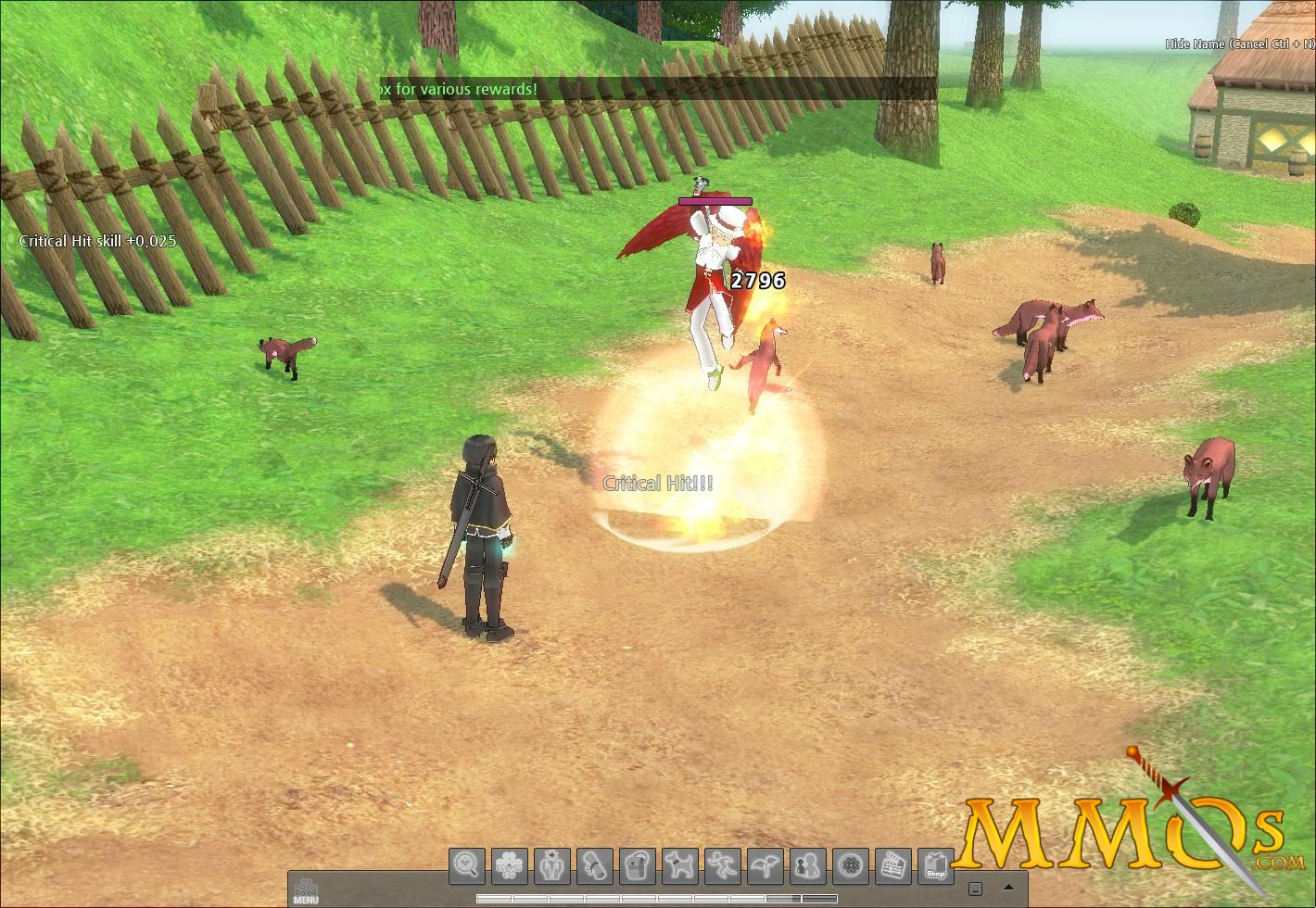Dismiss the rewards announcement banner
1316x908 pixels.
pyautogui.click(x=649, y=89)
